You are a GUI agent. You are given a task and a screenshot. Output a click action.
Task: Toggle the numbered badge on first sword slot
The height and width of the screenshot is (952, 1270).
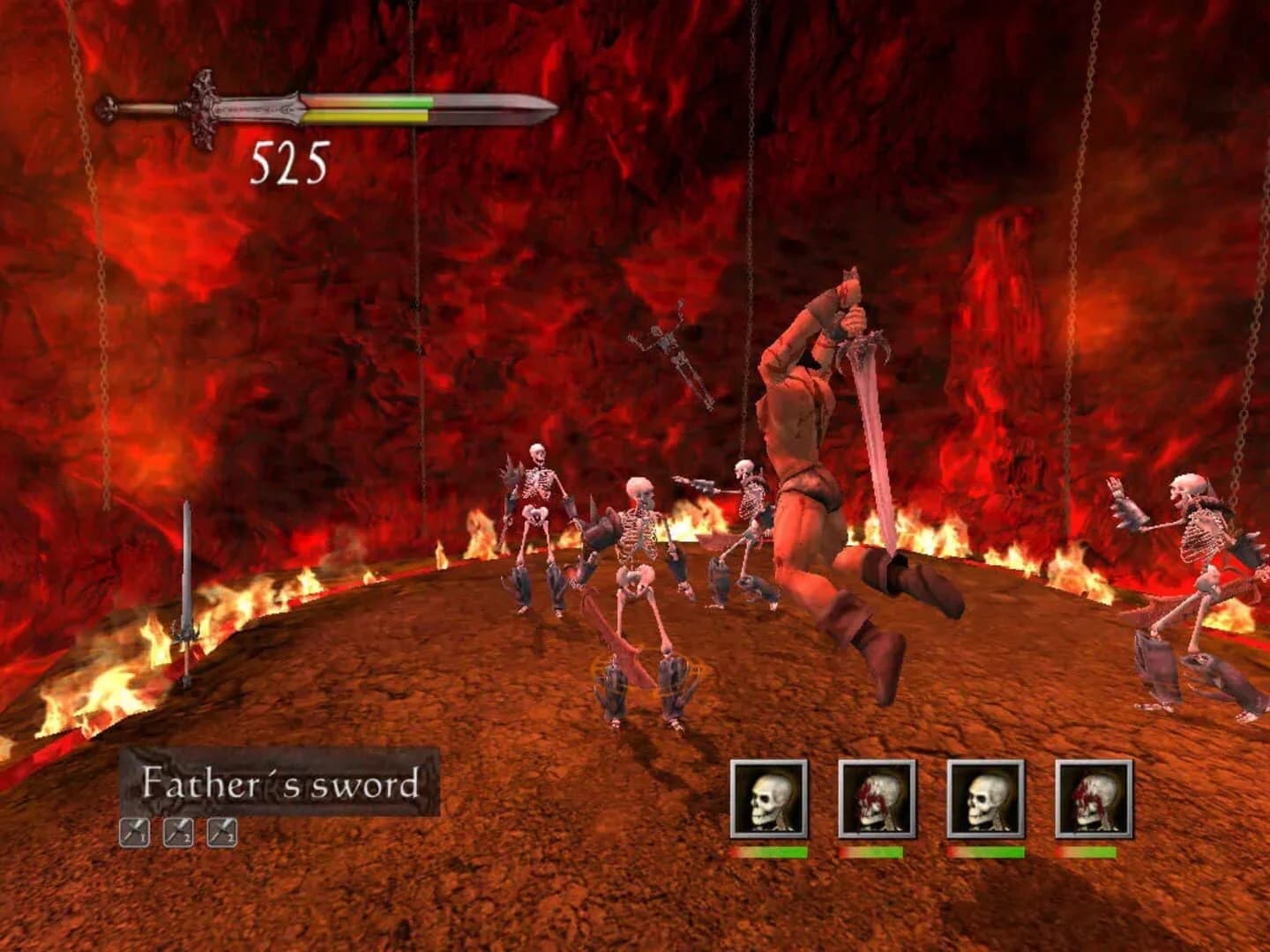click(x=141, y=835)
